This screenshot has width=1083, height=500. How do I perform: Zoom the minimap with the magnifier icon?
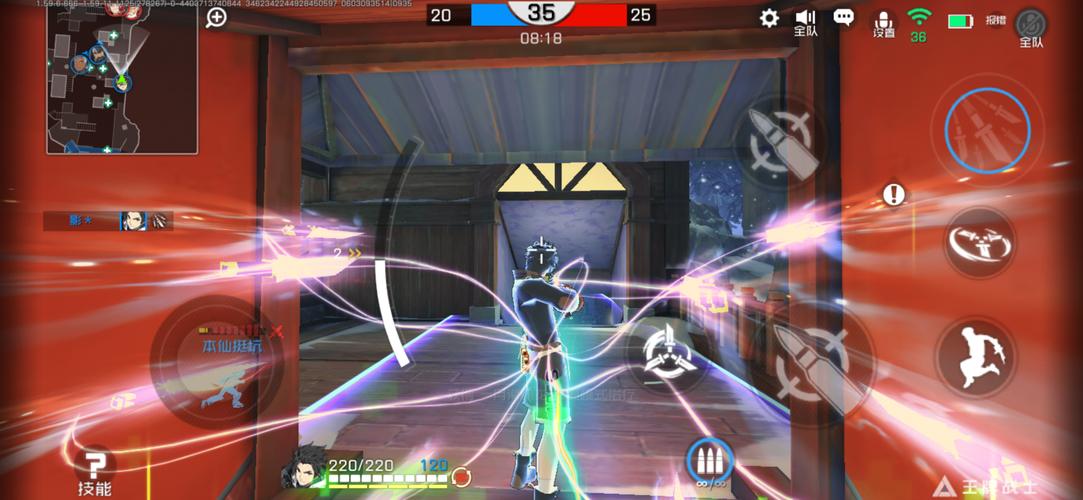[x=216, y=17]
